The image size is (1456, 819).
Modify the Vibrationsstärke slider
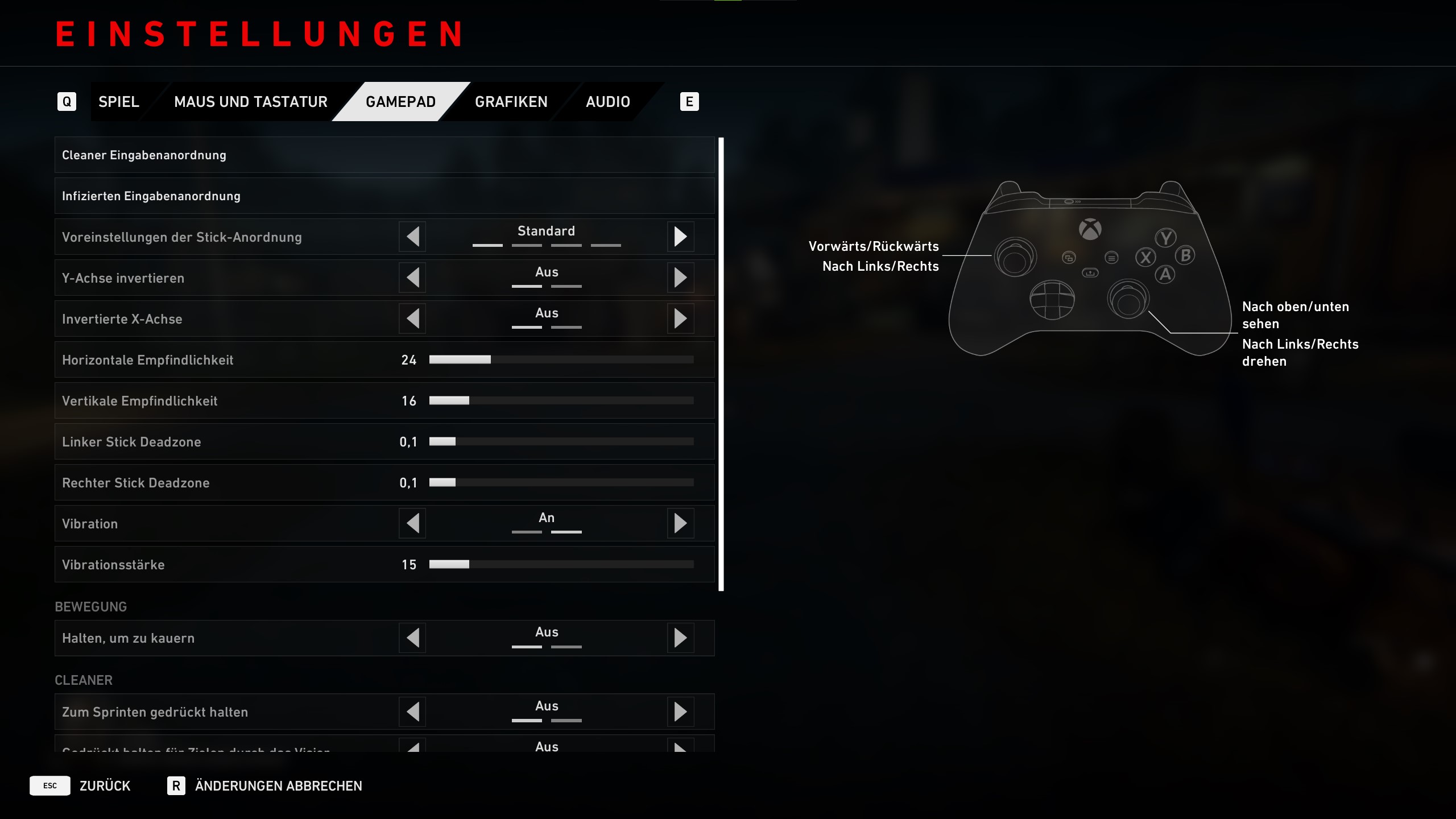(561, 565)
